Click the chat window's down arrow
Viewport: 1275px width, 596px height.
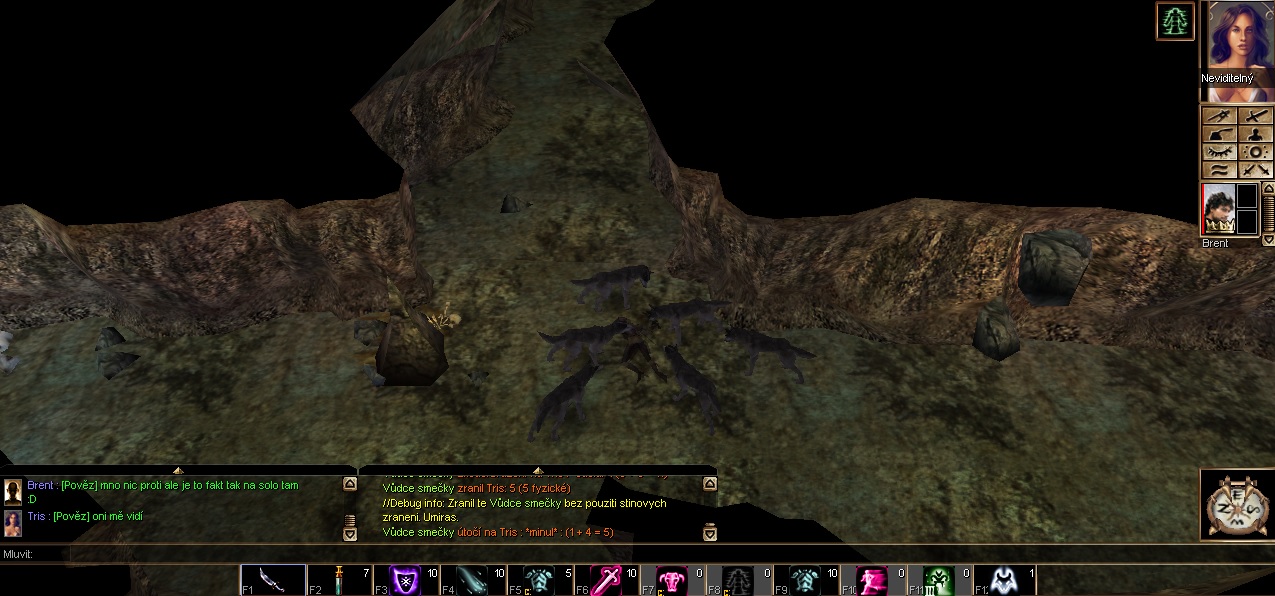[350, 535]
